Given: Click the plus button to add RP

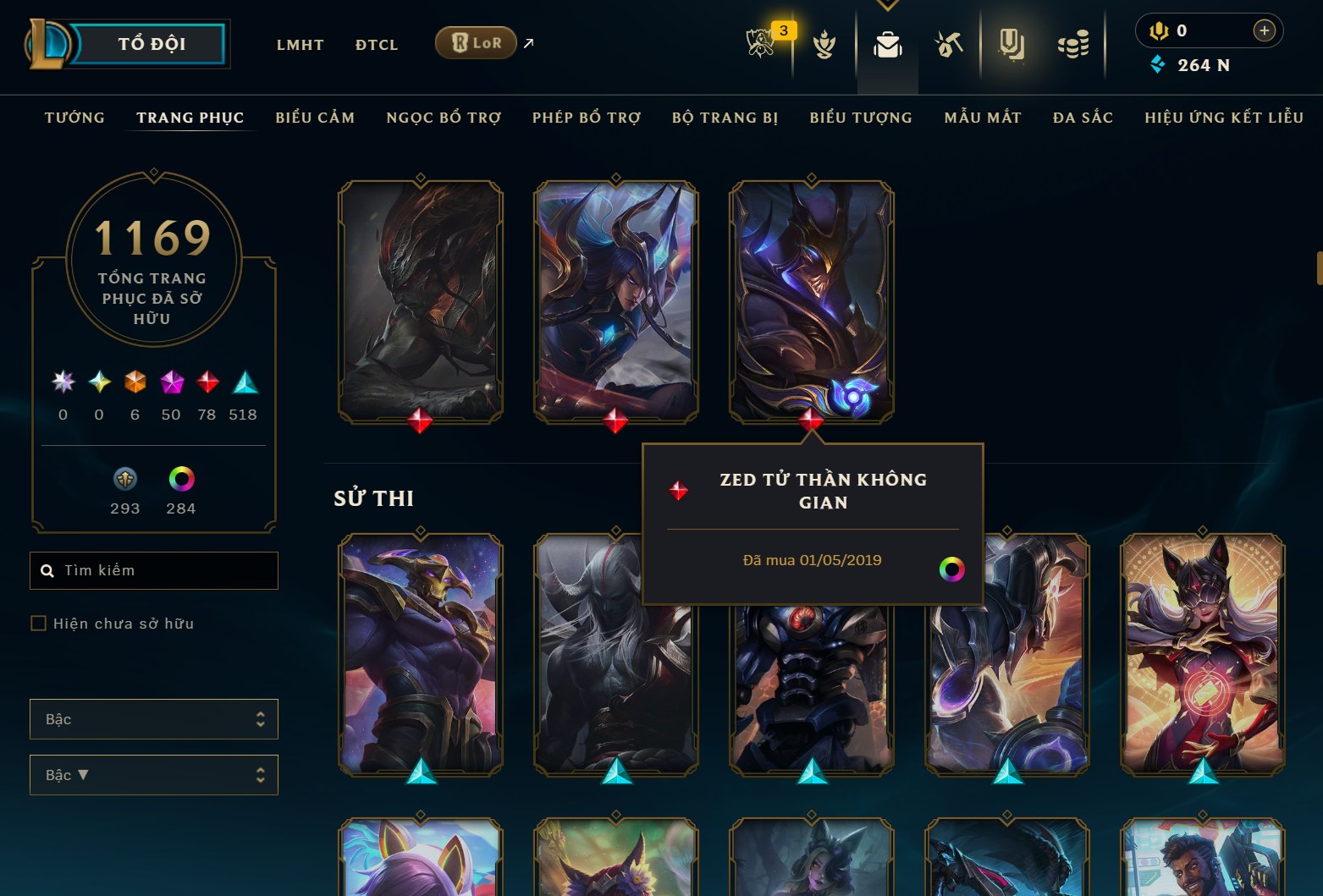Looking at the screenshot, I should (x=1265, y=30).
